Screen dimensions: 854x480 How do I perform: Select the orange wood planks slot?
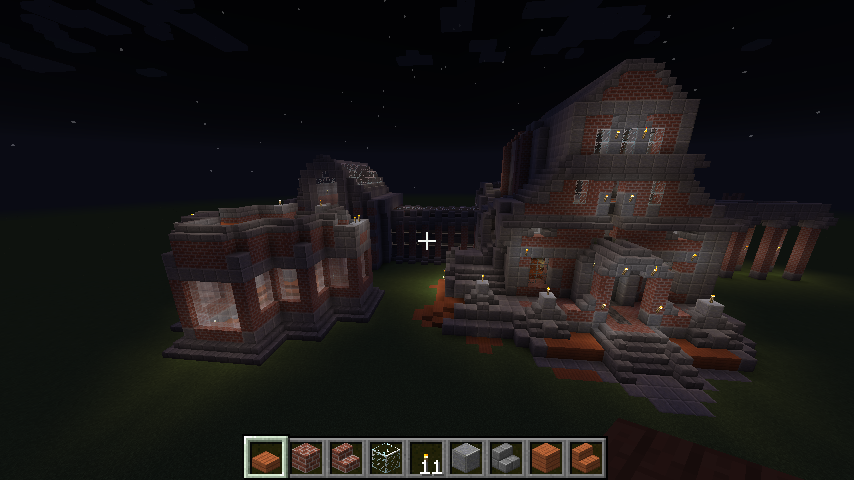546,458
